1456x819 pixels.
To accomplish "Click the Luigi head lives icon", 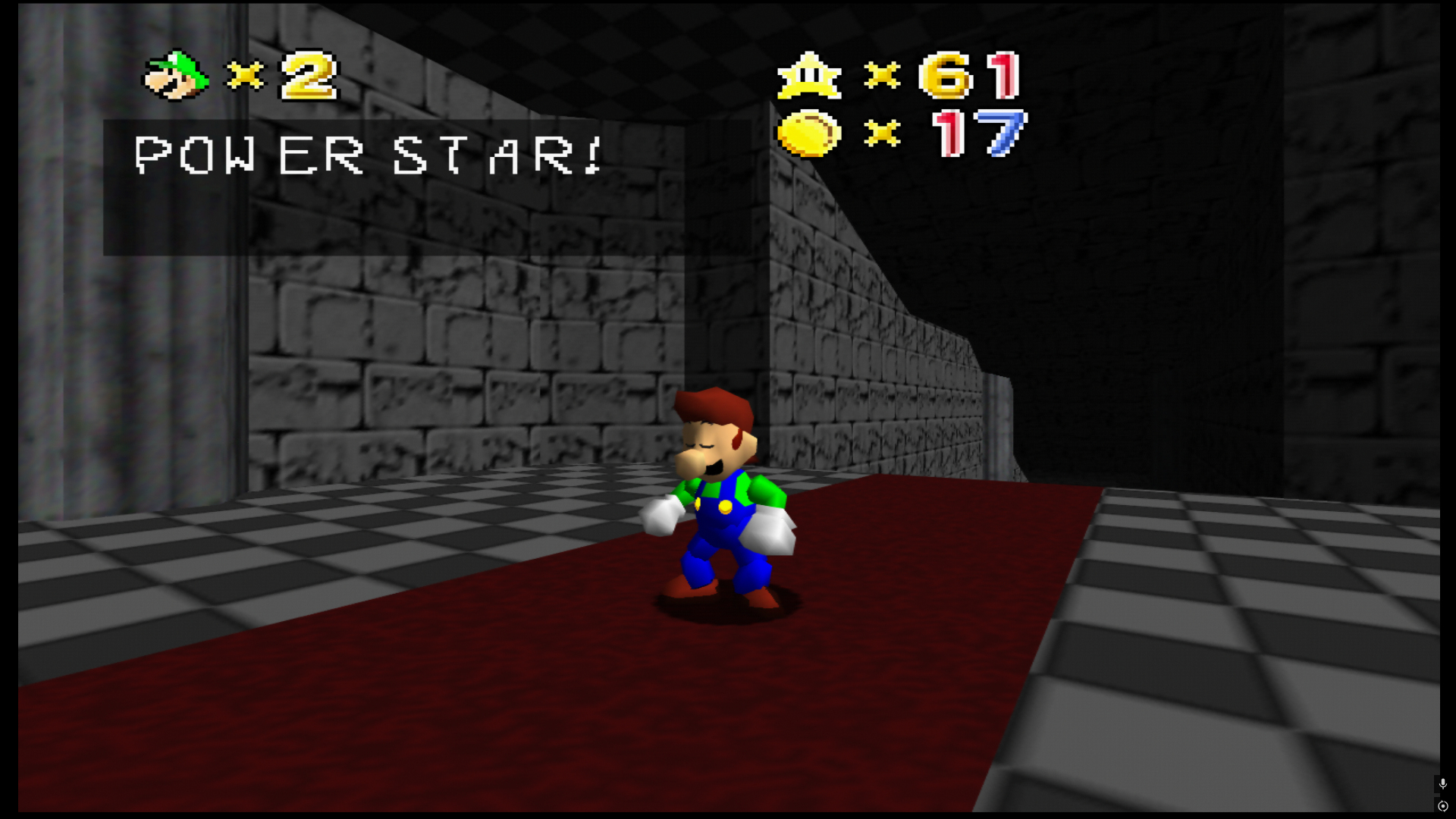I will coord(176,75).
